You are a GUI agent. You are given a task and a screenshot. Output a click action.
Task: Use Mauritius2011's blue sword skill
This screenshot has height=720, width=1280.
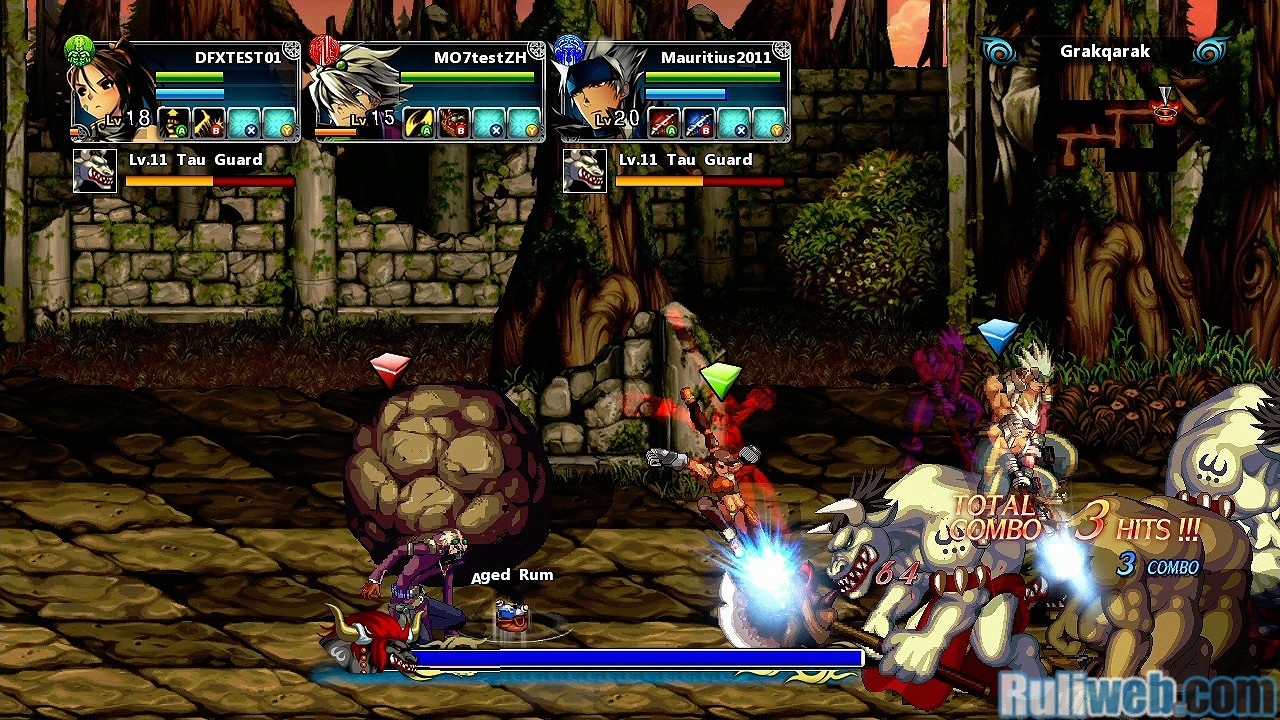pyautogui.click(x=699, y=123)
